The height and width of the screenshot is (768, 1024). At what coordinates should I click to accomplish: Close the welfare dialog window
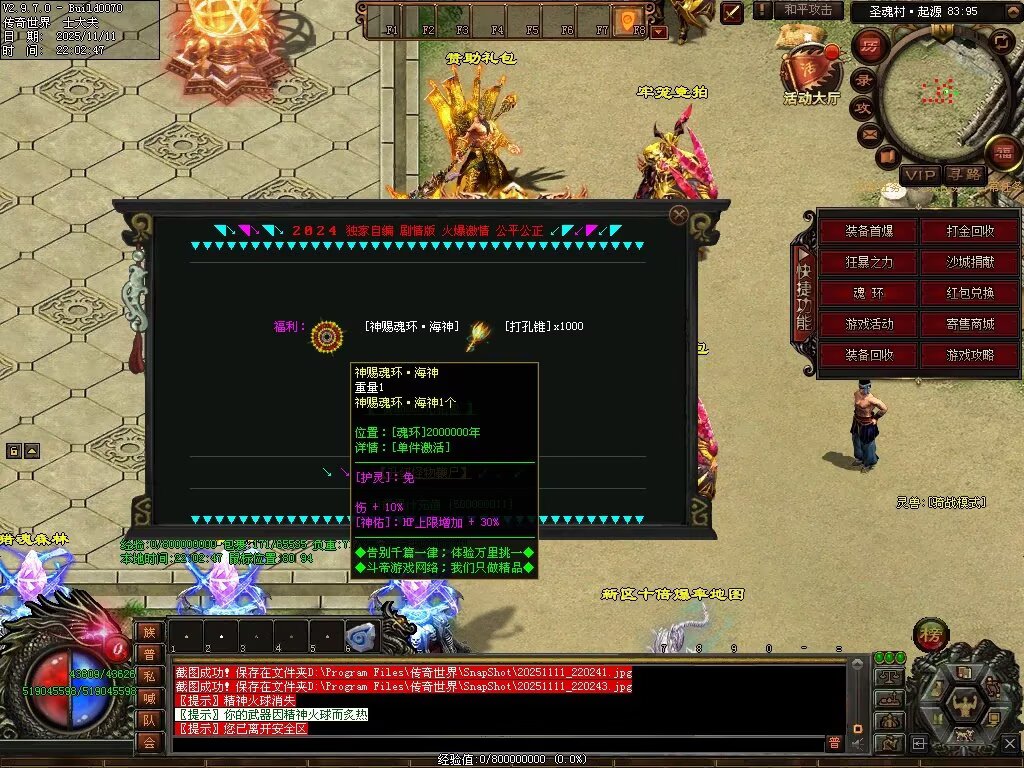click(x=679, y=215)
